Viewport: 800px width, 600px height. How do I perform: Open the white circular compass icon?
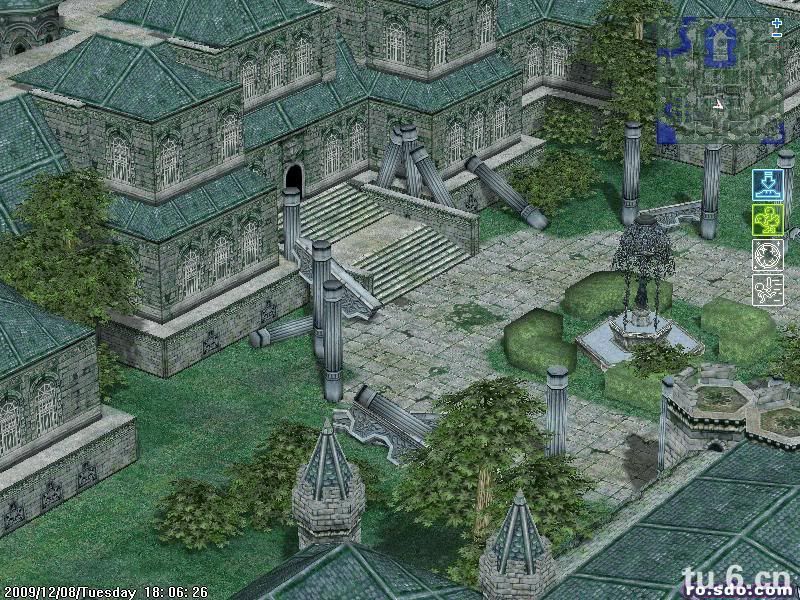tap(767, 255)
